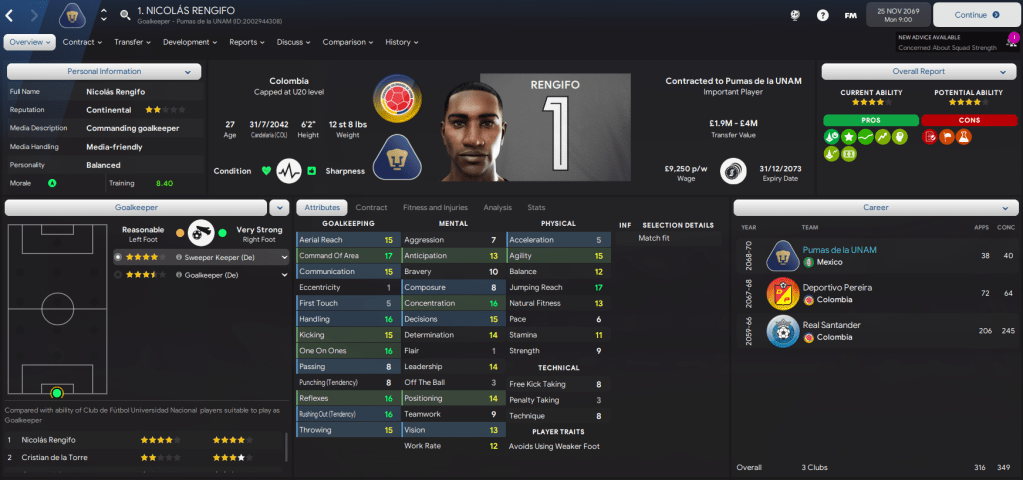
Task: Switch to the Stats tab
Action: pos(536,207)
